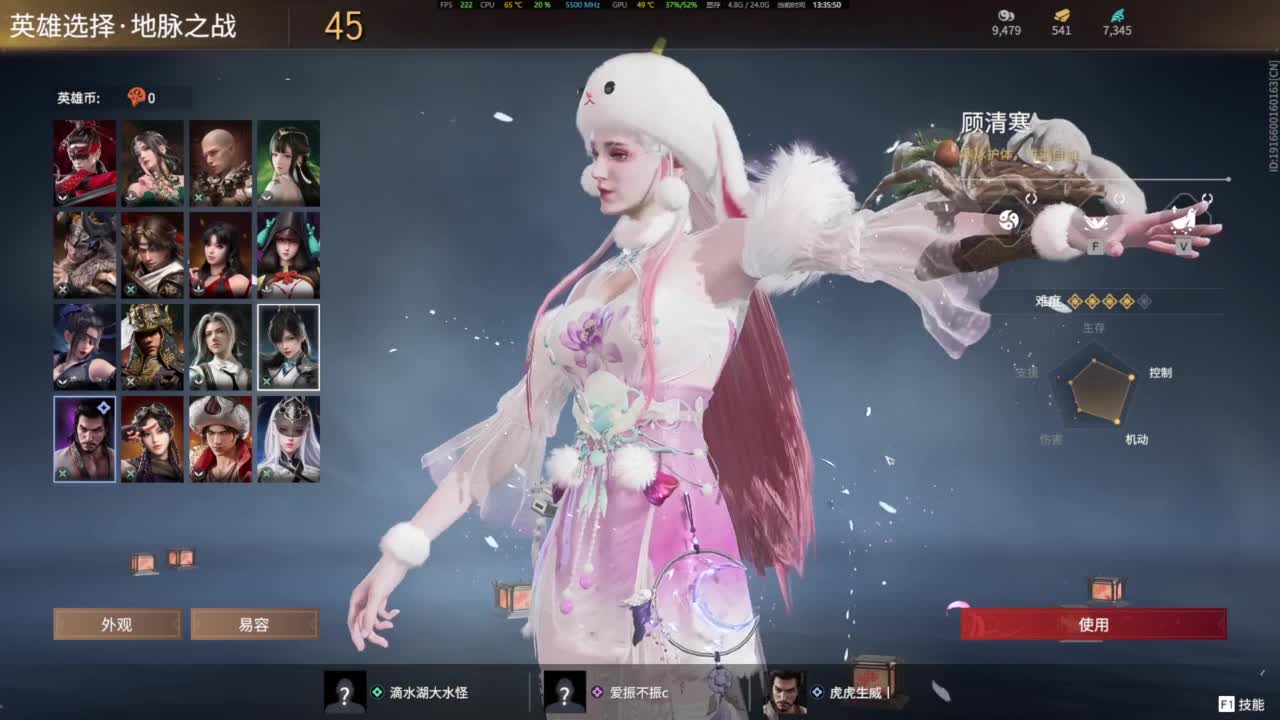This screenshot has height=720, width=1280.
Task: Expand skin variants on the red-masked hero portrait
Action: 61,198
